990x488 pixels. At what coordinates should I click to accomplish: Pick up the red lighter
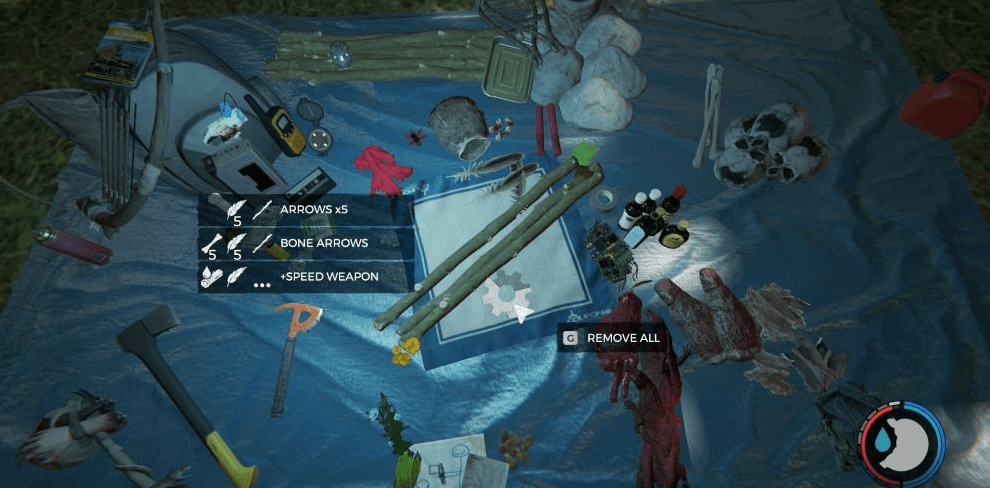(x=73, y=245)
